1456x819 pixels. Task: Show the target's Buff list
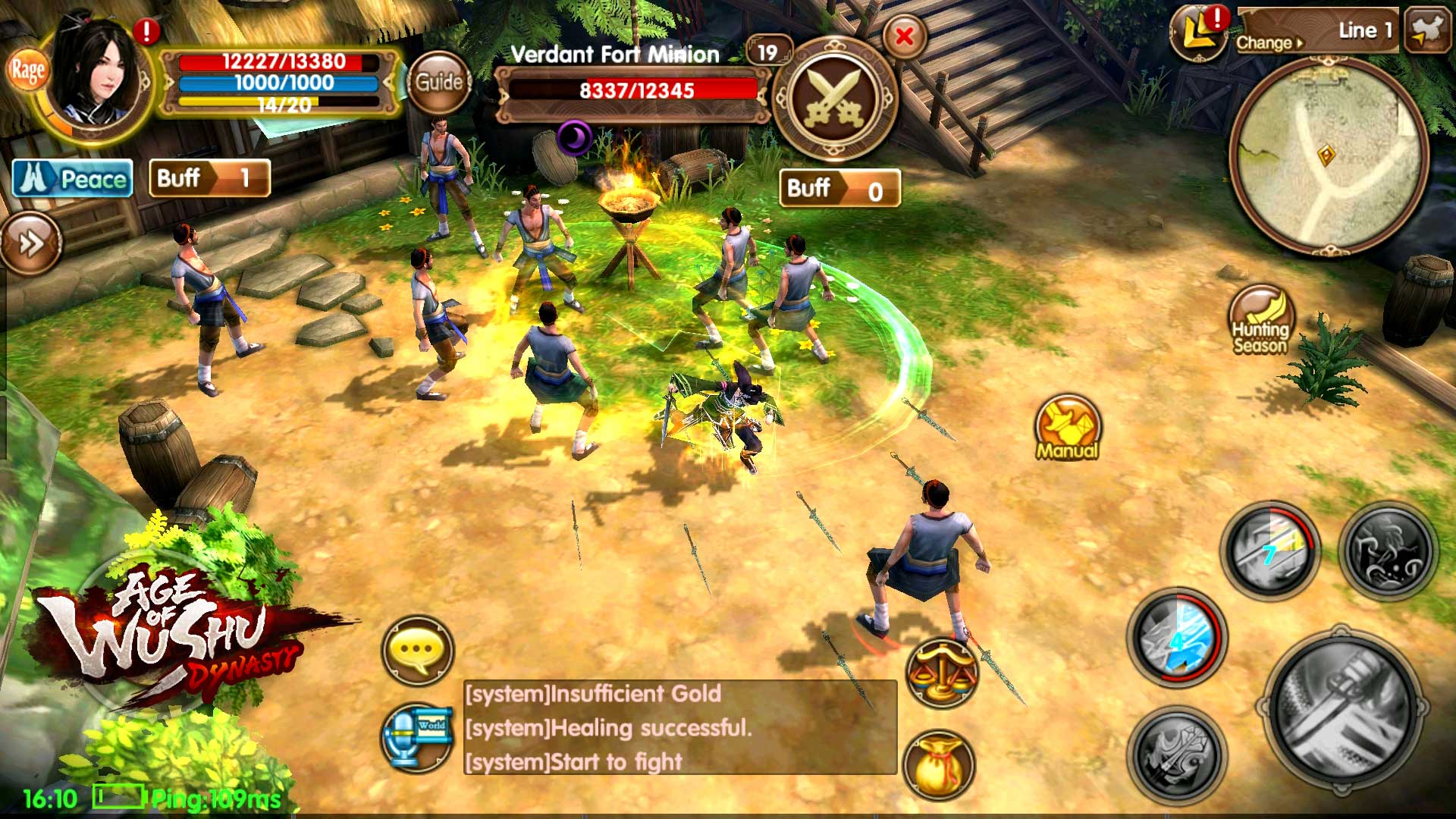click(839, 188)
